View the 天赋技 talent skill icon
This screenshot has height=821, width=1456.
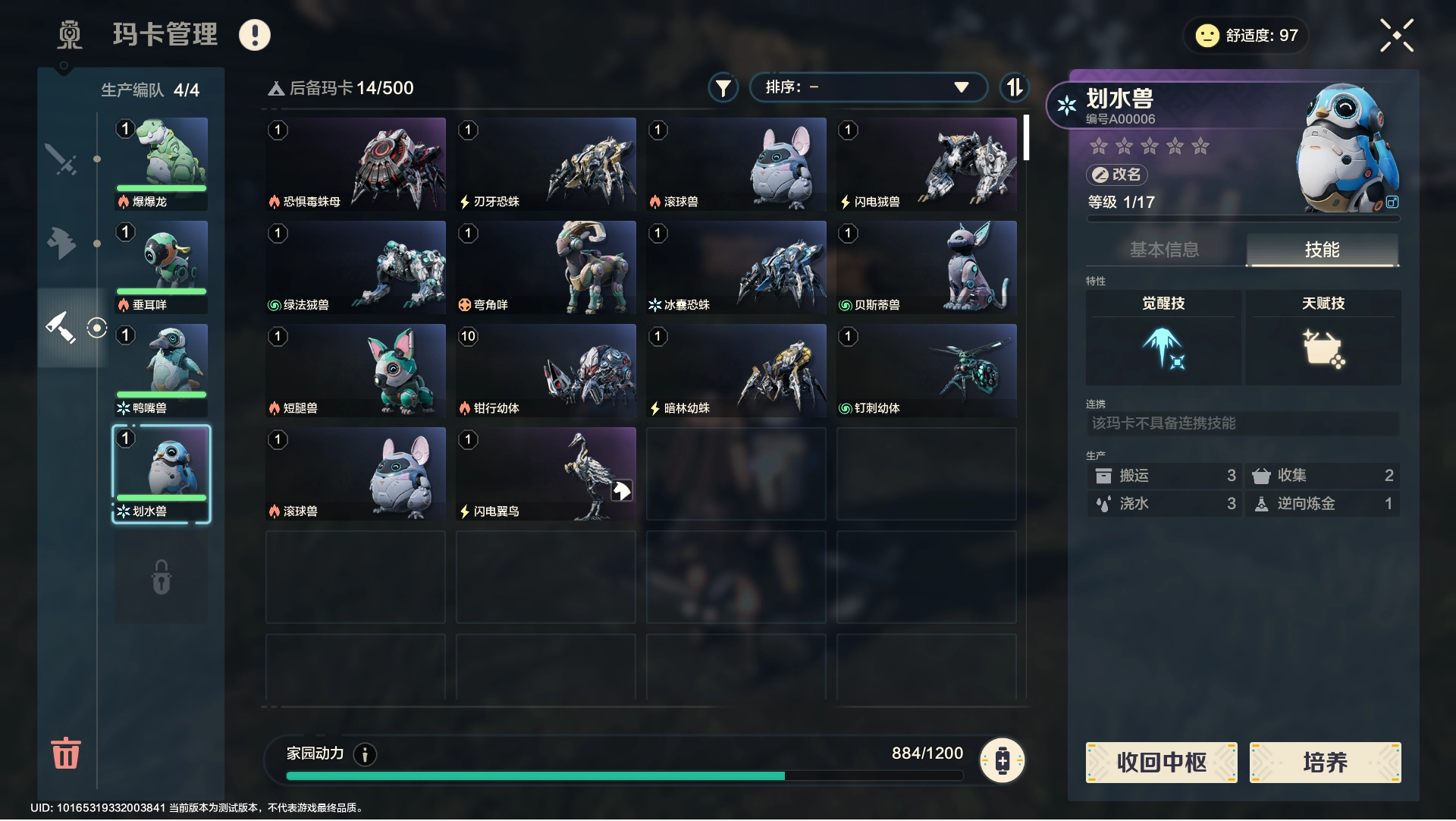[1323, 348]
